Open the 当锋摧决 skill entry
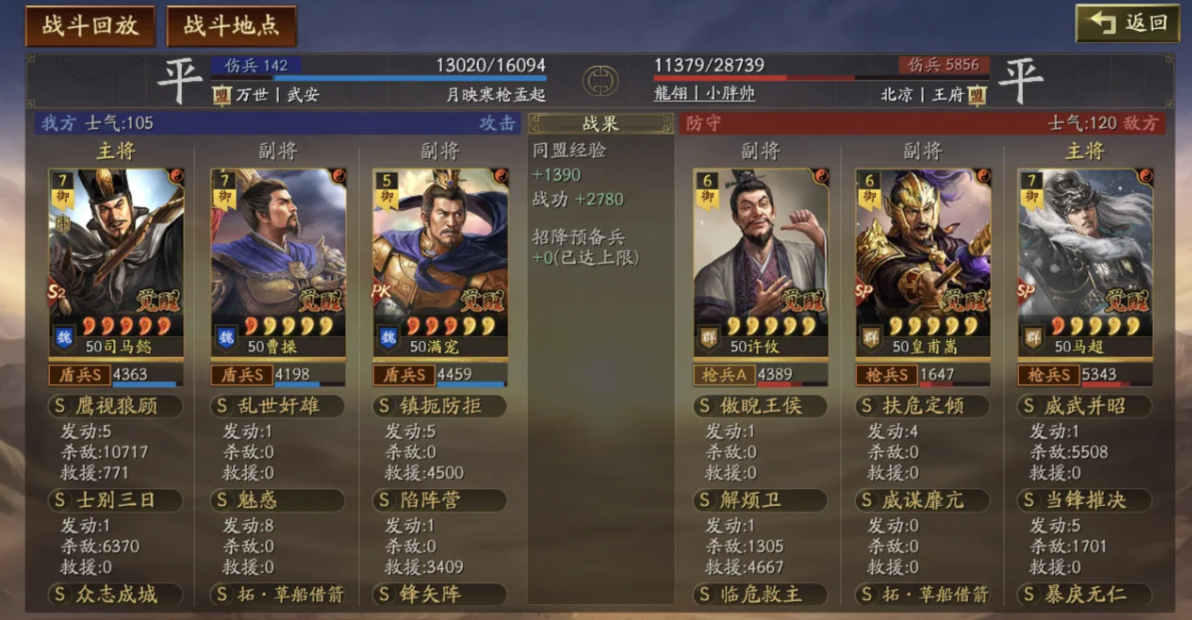1192x620 pixels. tap(1085, 500)
